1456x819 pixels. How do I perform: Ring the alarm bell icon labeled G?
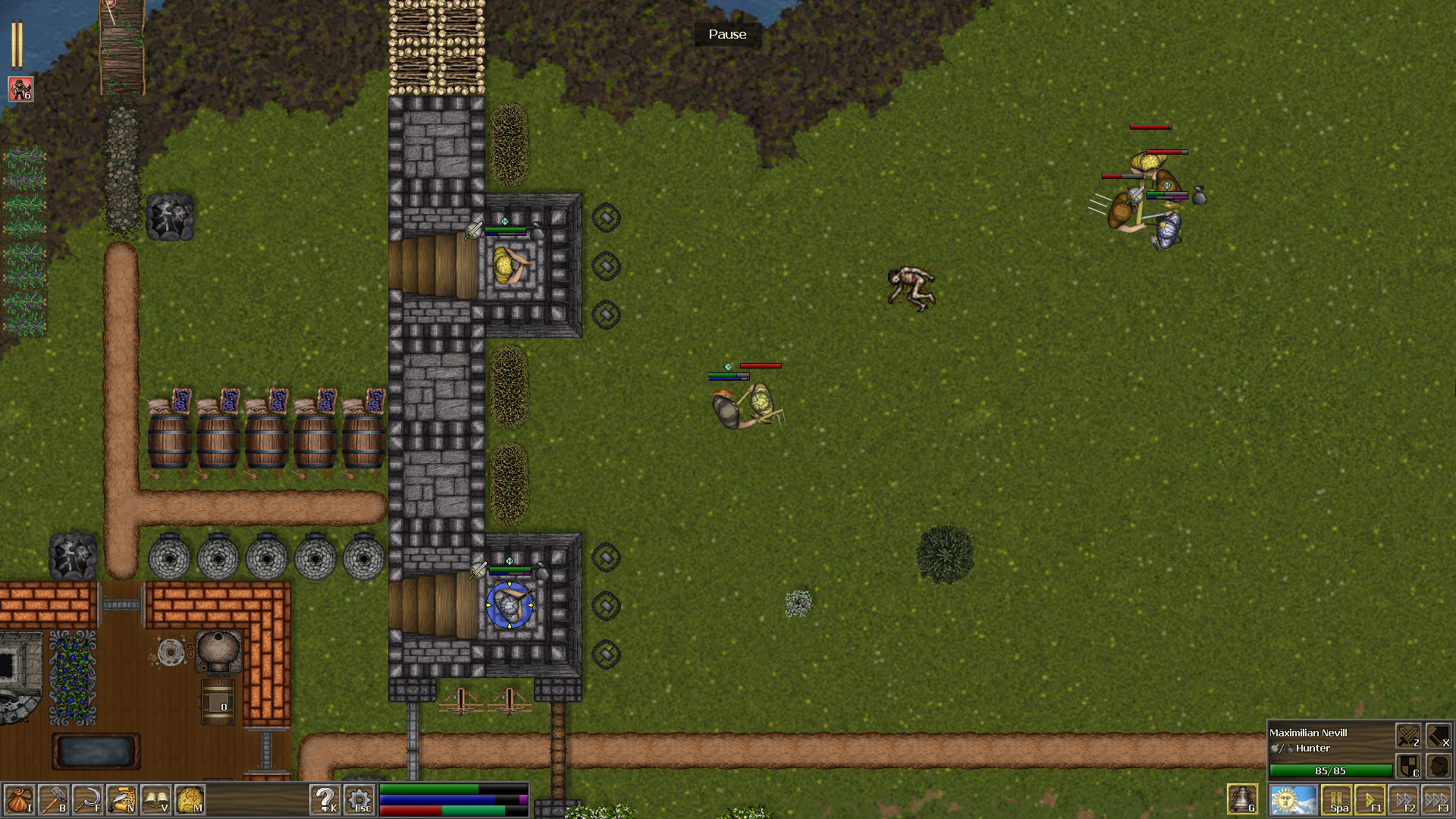click(1241, 798)
